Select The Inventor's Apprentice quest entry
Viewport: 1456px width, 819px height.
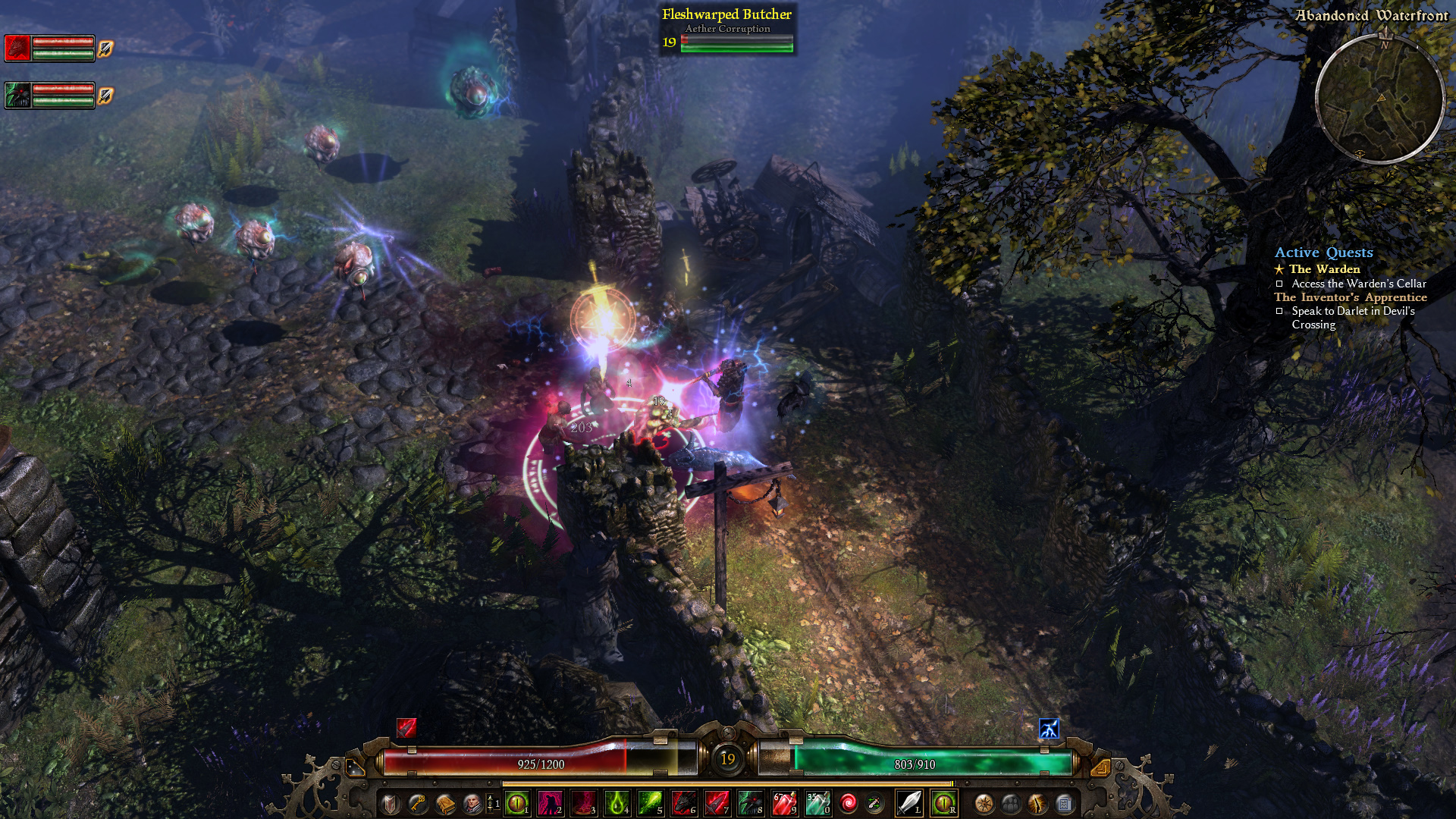(x=1350, y=297)
